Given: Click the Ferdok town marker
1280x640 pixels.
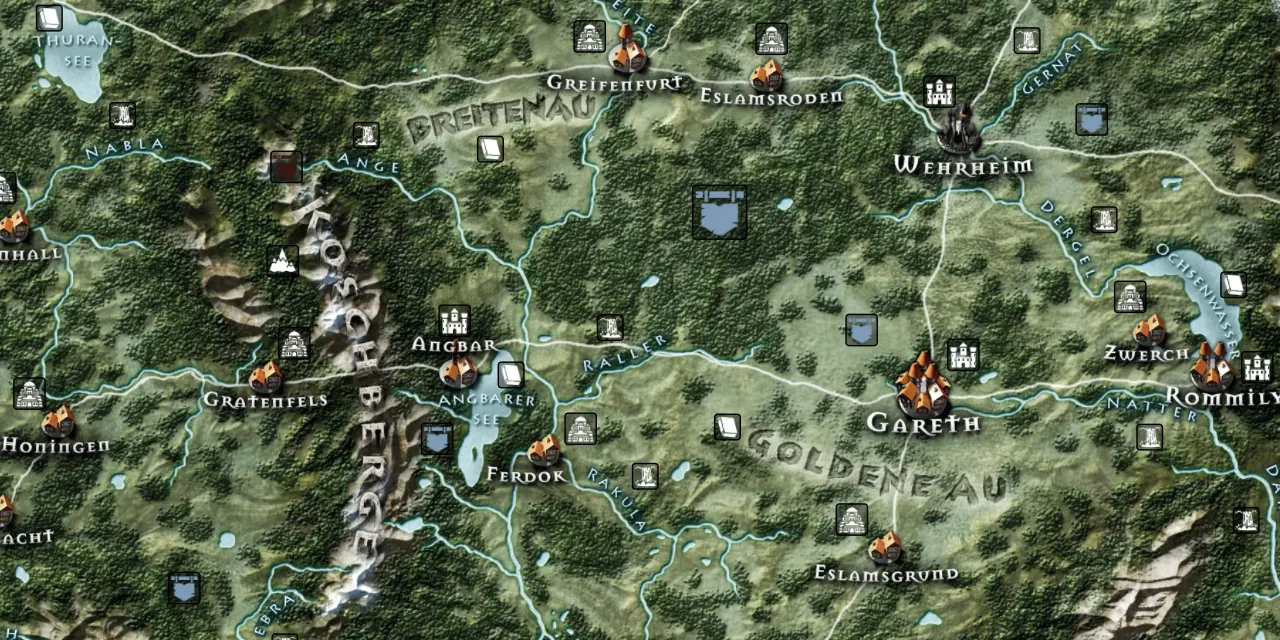Looking at the screenshot, I should point(544,451).
